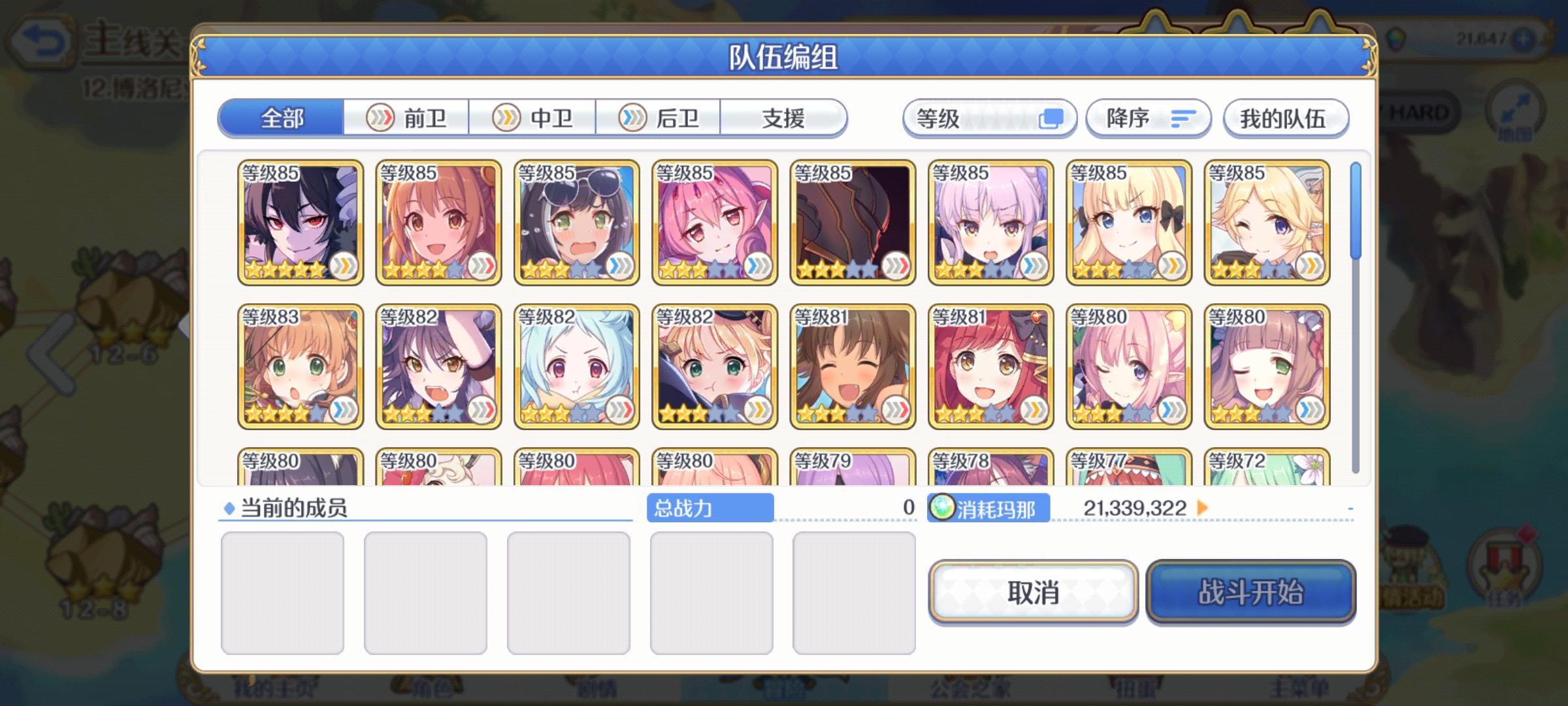Open the 我的队伍 team list
This screenshot has width=1568, height=706.
tap(1285, 118)
